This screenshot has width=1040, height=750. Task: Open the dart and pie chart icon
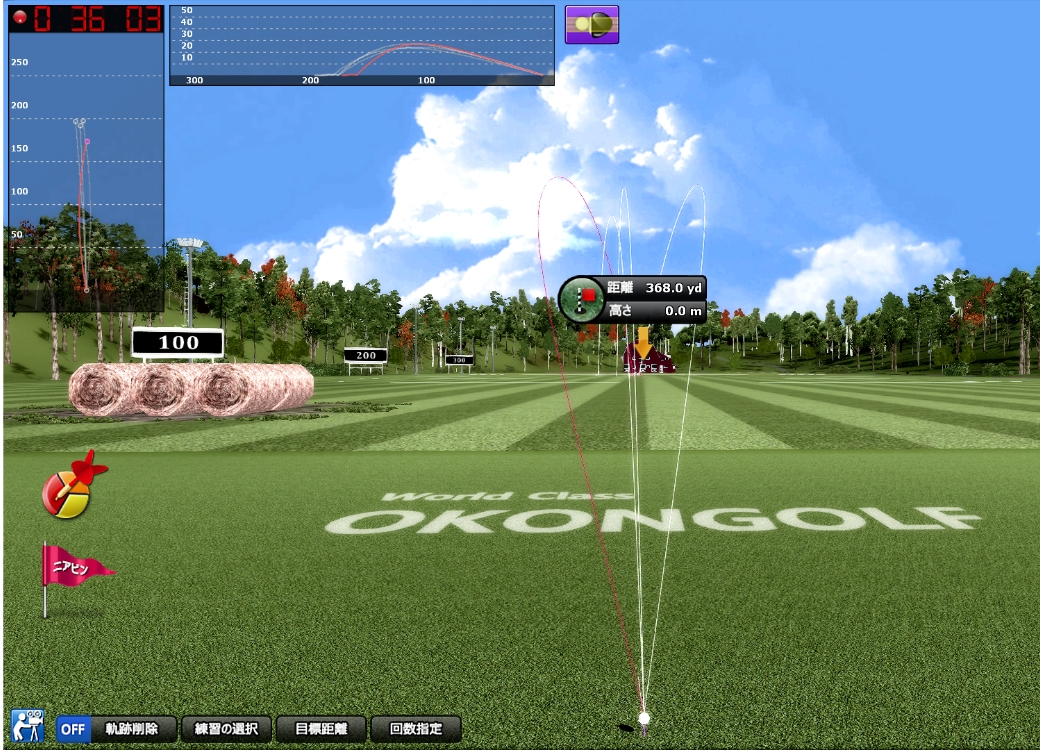(x=71, y=484)
